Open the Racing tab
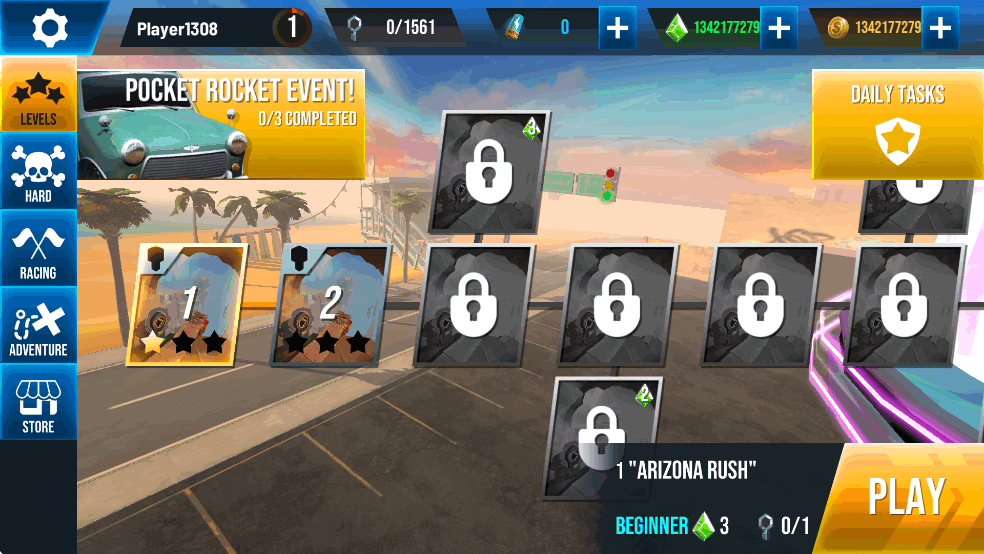This screenshot has width=984, height=554. 38,249
